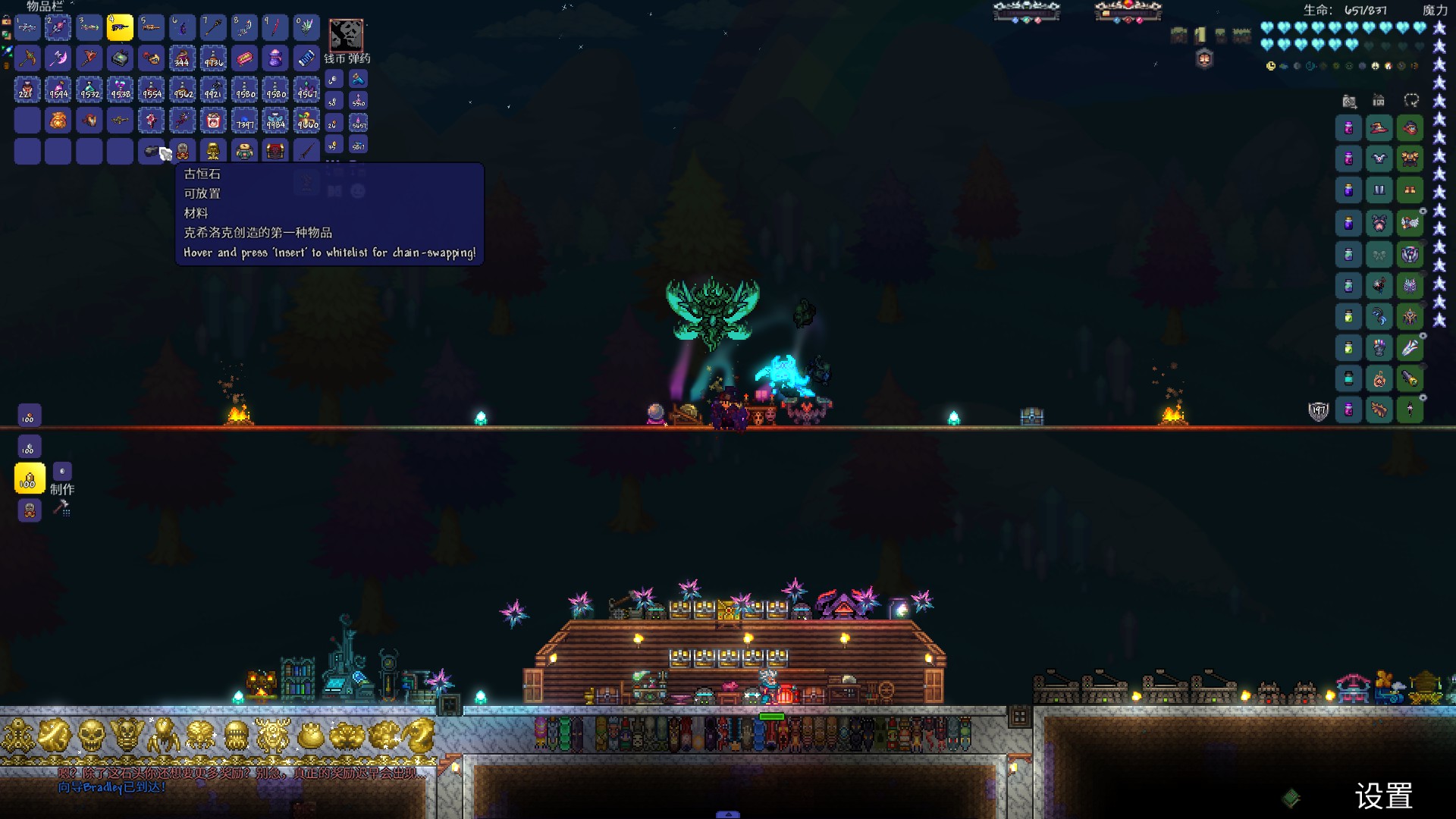Screen dimensions: 1456x819
Task: Select the potion stack numbered 9594
Action: tap(58, 89)
